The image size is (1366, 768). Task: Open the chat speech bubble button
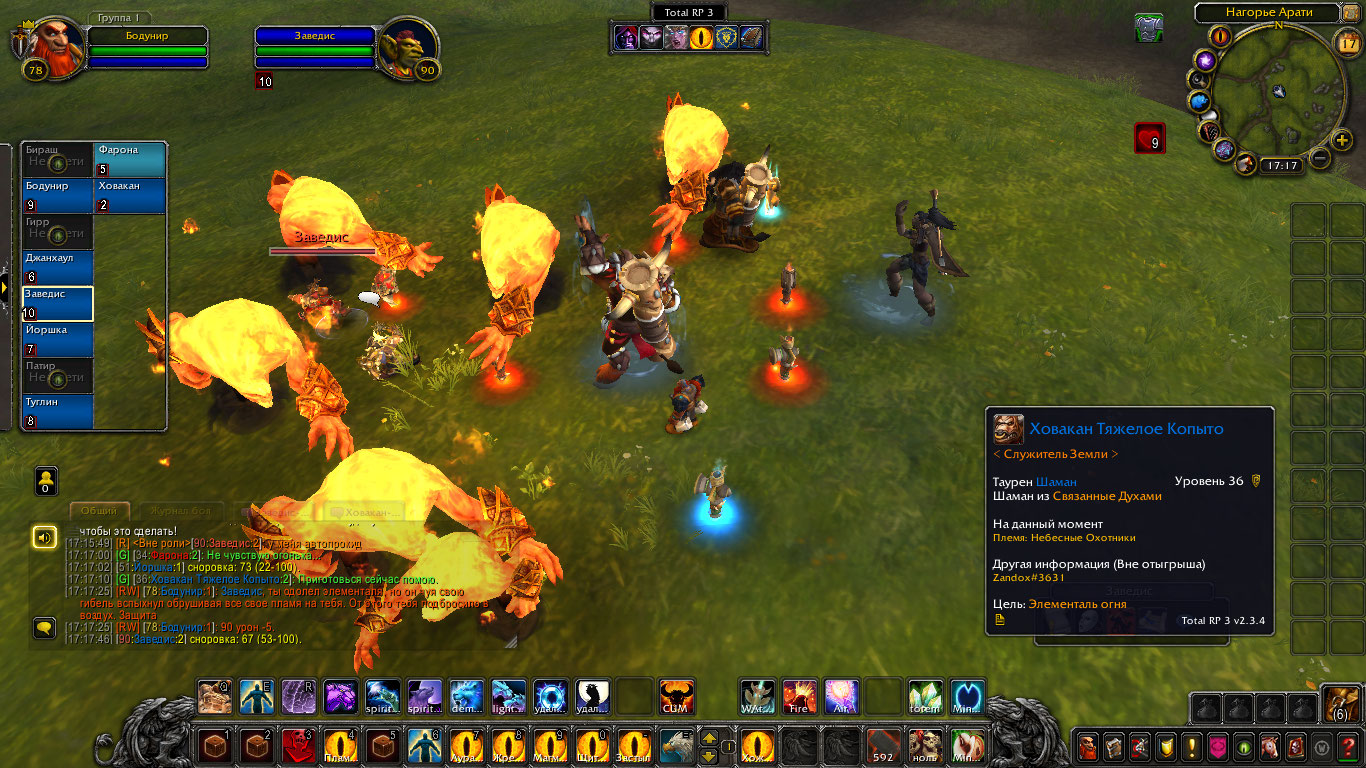44,628
